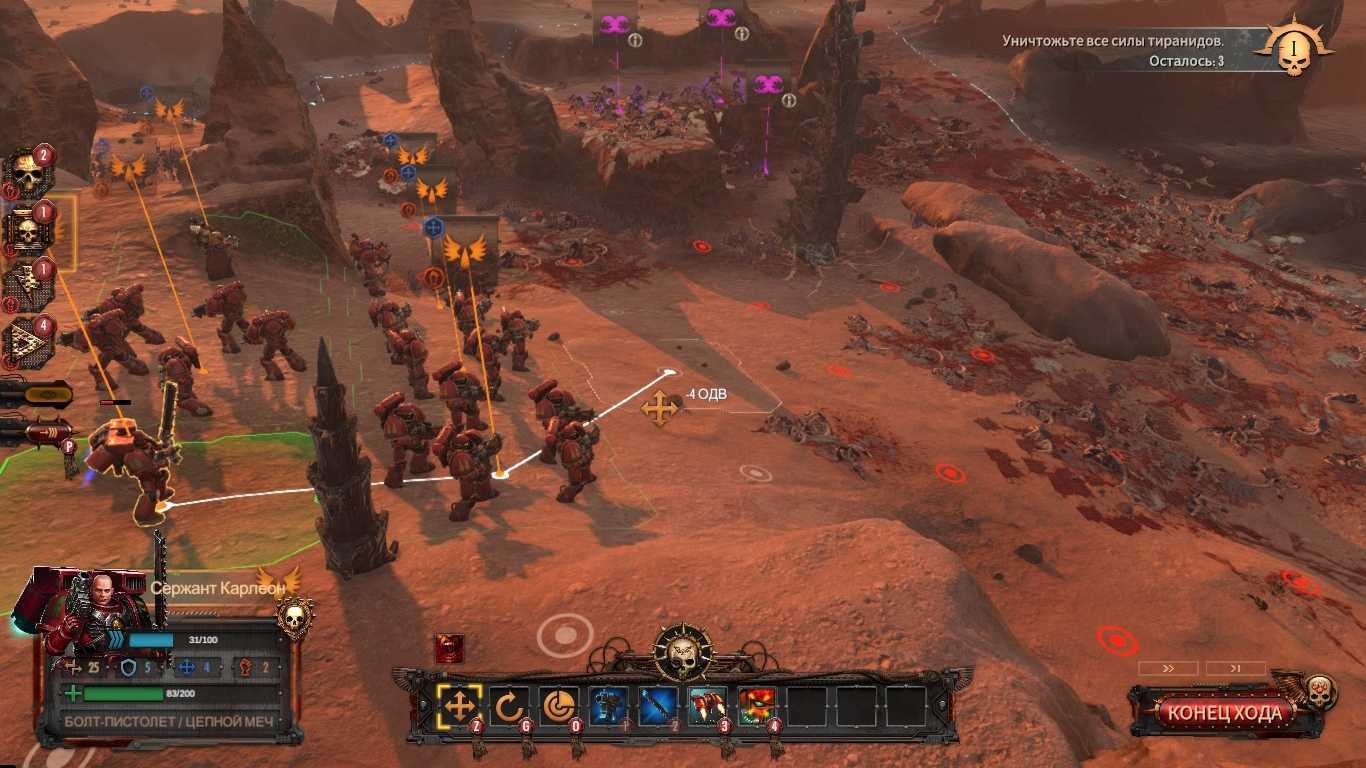
Task: Activate the chainsword melee attack
Action: tap(659, 706)
